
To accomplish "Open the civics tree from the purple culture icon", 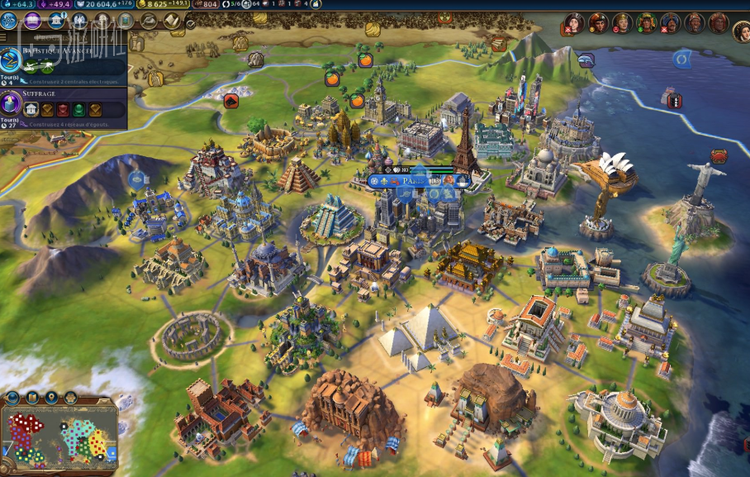I will pos(33,21).
